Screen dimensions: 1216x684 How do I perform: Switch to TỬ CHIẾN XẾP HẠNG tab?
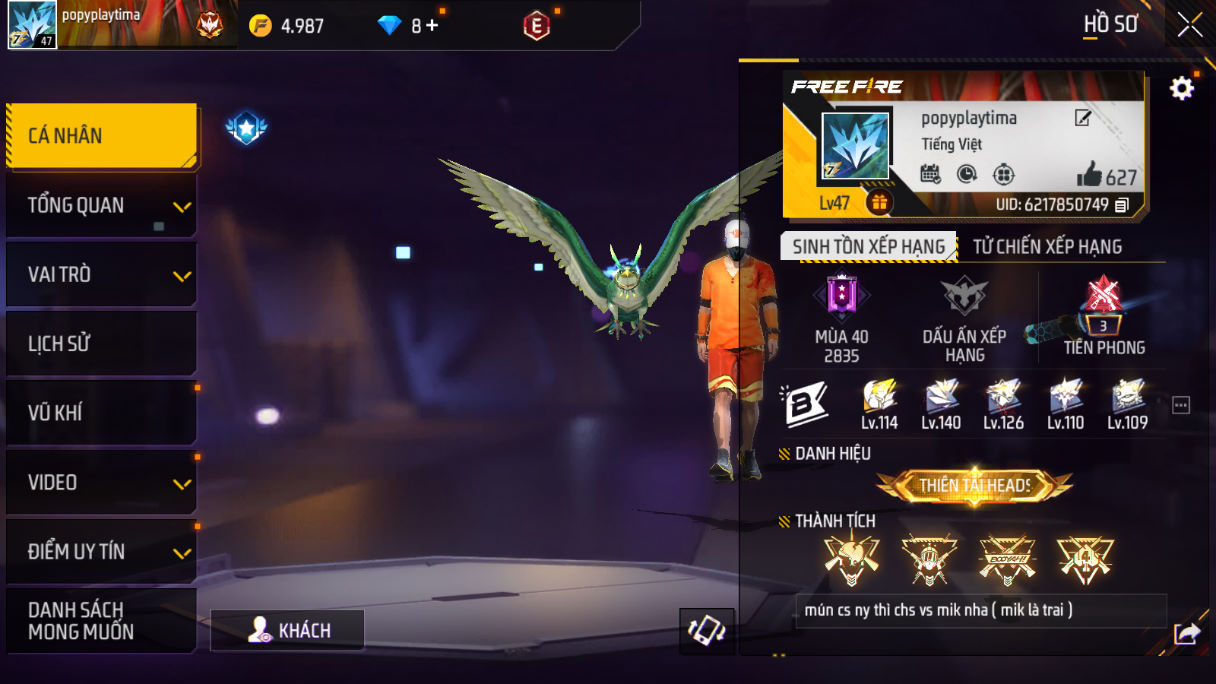pos(1047,247)
